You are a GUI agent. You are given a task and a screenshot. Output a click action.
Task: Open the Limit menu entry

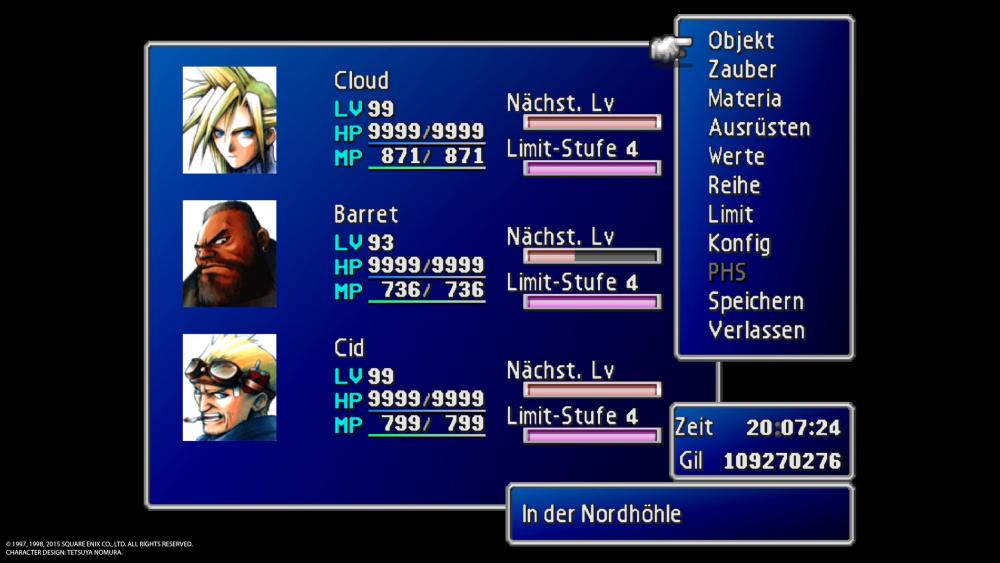[731, 215]
